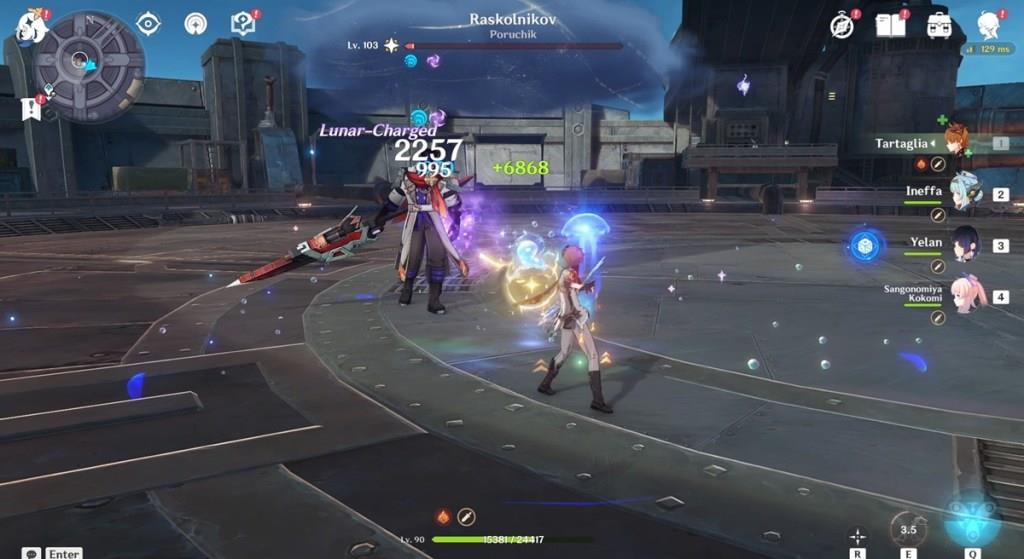Open the open-book handbook icon
The width and height of the screenshot is (1024, 559).
(890, 25)
